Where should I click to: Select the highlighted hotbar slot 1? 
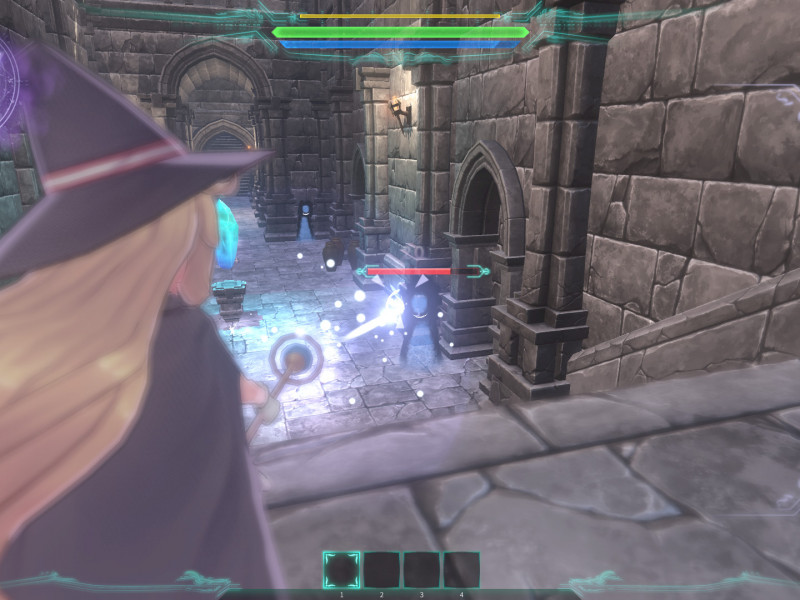pos(341,569)
